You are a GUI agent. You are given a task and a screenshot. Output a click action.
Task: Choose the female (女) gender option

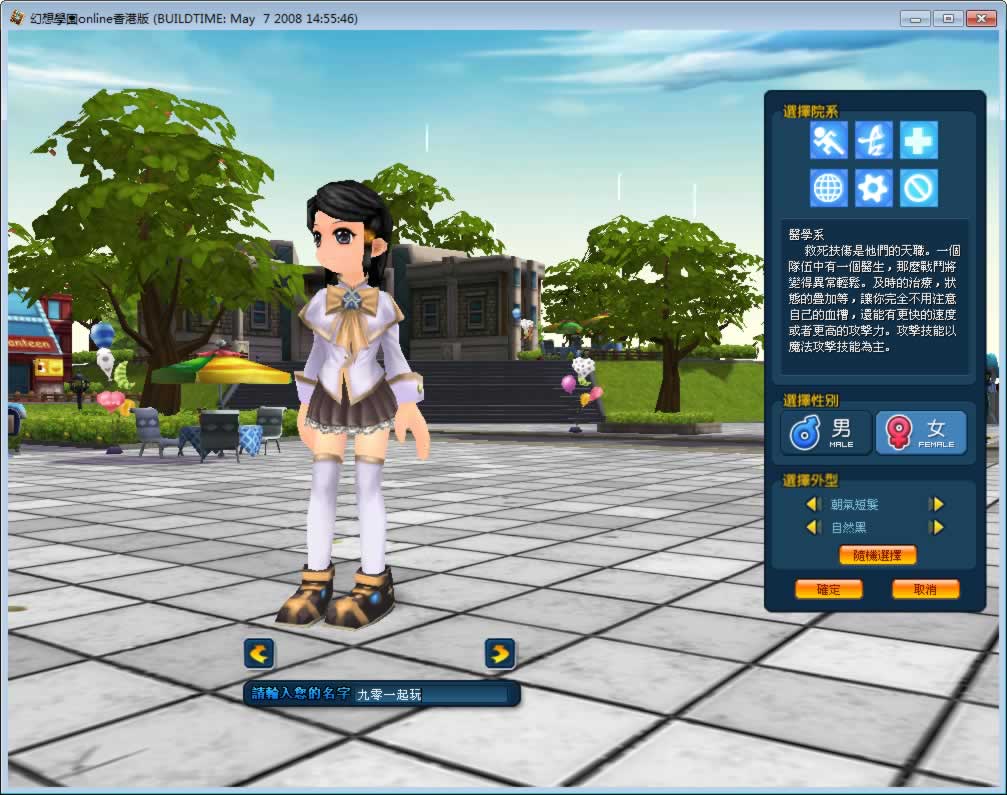point(921,433)
